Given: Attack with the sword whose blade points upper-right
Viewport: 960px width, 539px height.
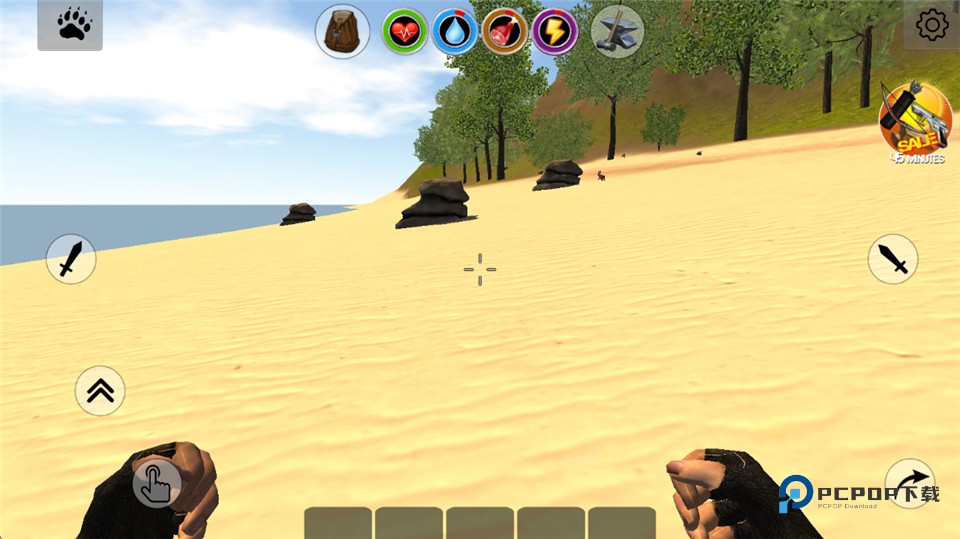Looking at the screenshot, I should (x=71, y=259).
